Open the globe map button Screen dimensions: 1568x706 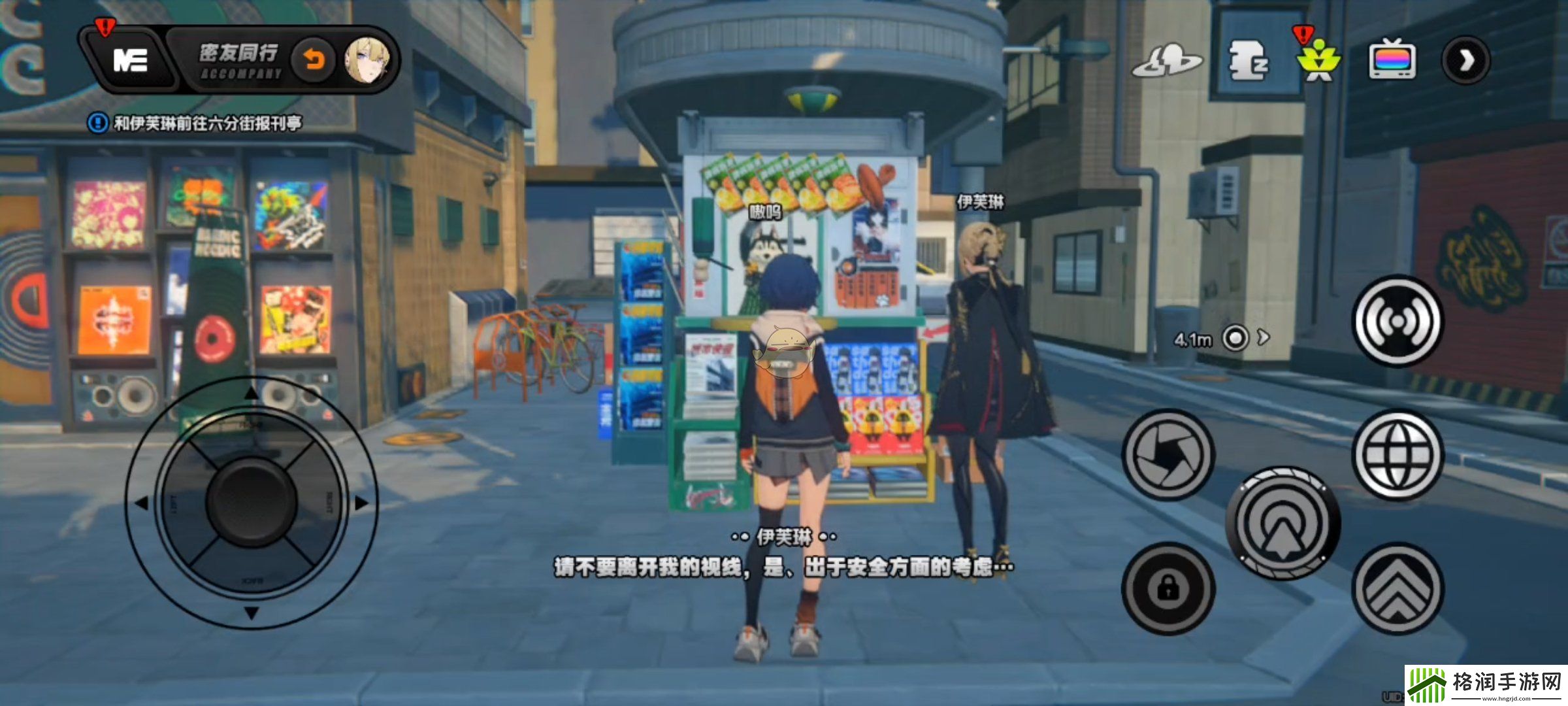[x=1397, y=455]
